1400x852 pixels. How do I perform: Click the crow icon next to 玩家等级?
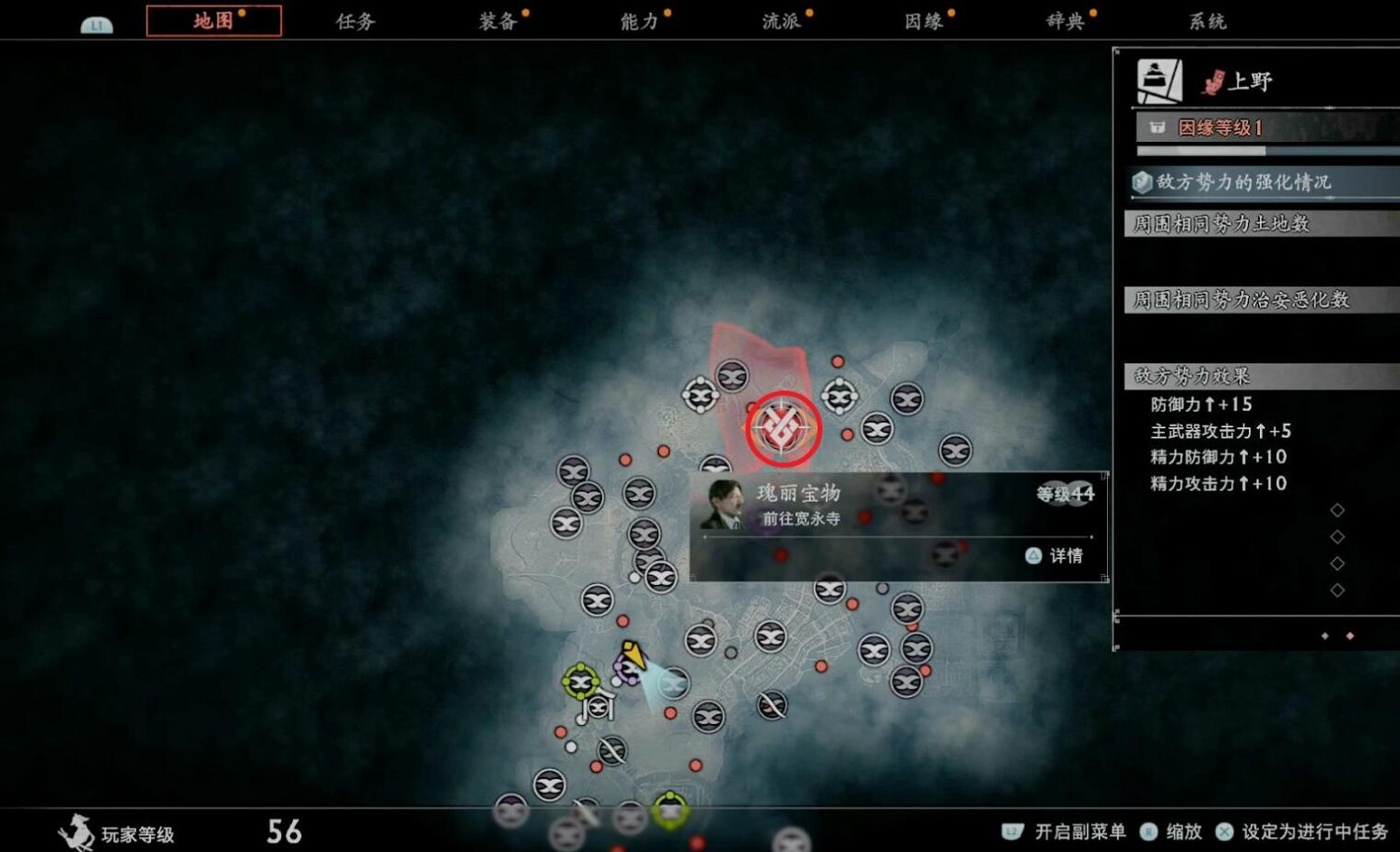coord(77,831)
